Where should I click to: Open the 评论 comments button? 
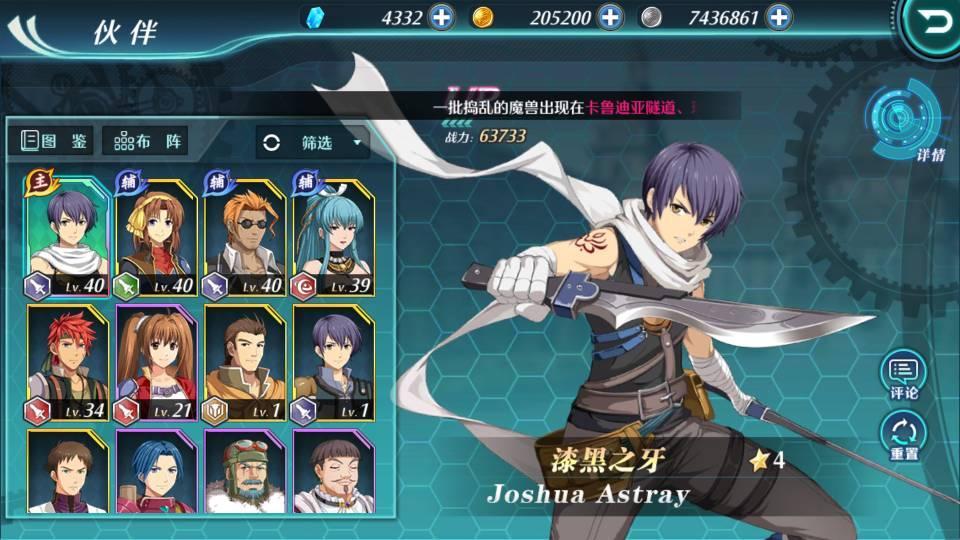point(903,375)
